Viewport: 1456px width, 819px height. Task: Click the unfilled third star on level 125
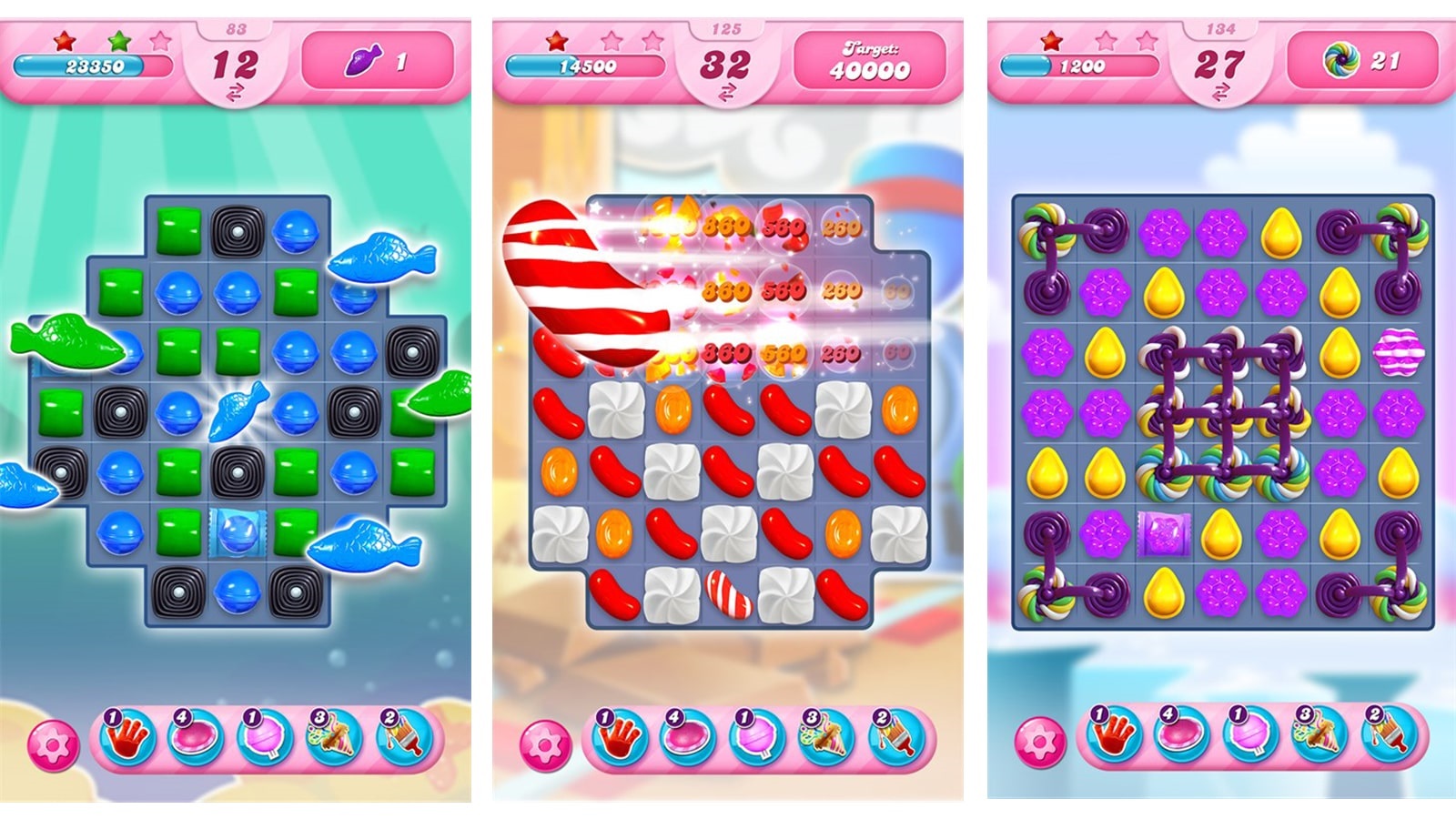click(x=652, y=41)
